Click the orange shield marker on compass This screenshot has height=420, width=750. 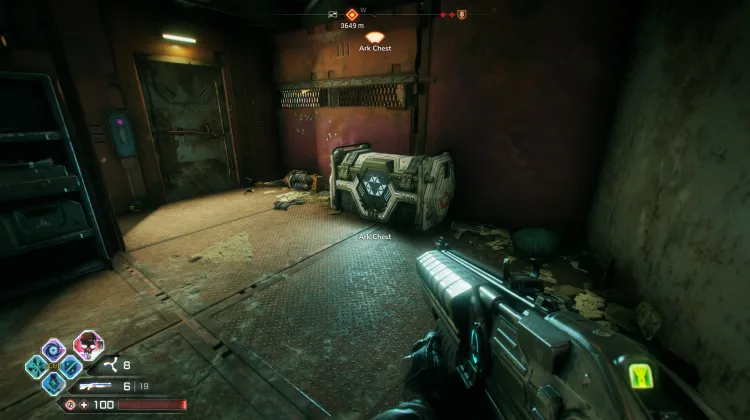tap(462, 15)
